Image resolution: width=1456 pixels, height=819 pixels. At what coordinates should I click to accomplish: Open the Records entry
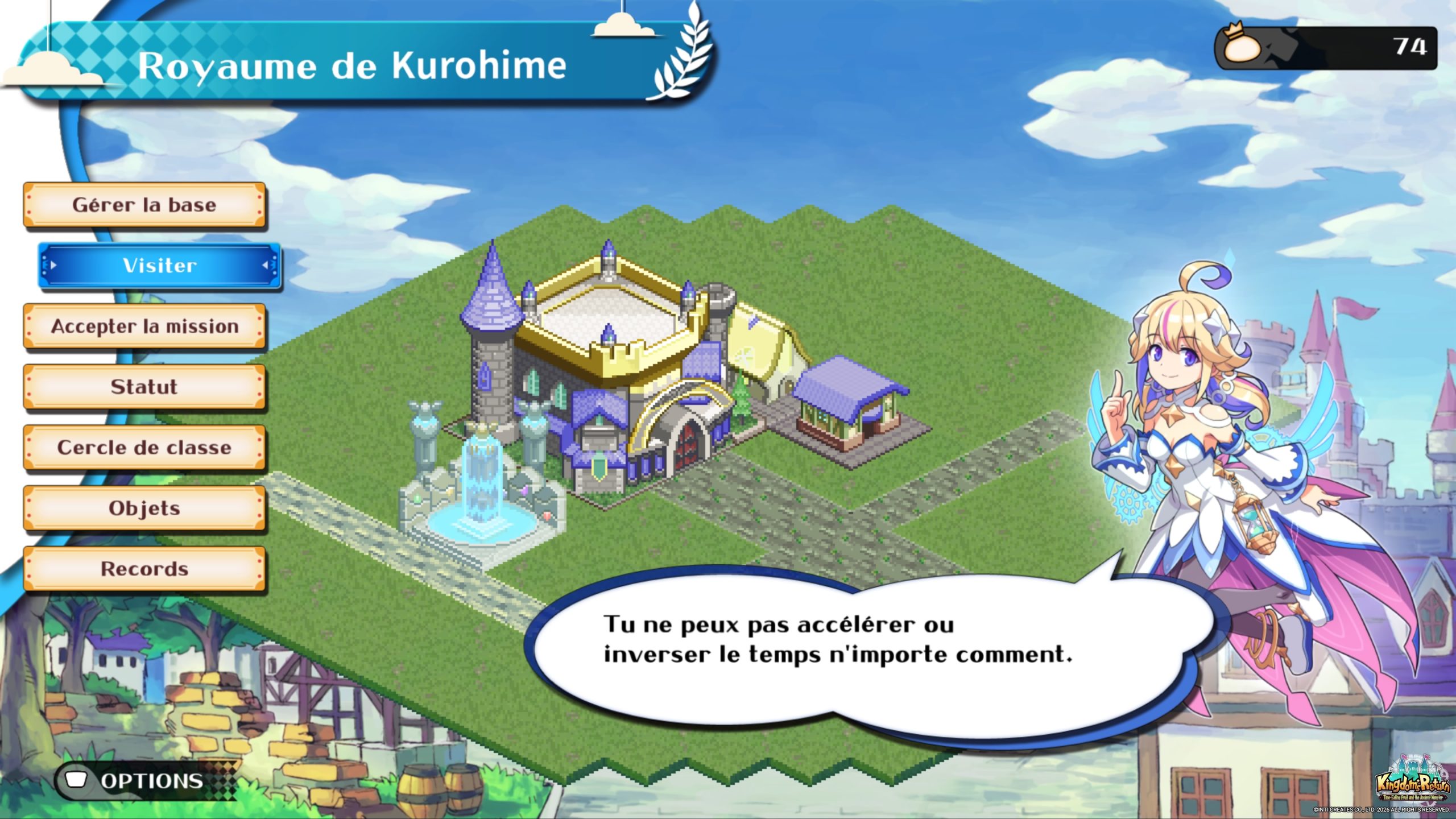point(144,569)
